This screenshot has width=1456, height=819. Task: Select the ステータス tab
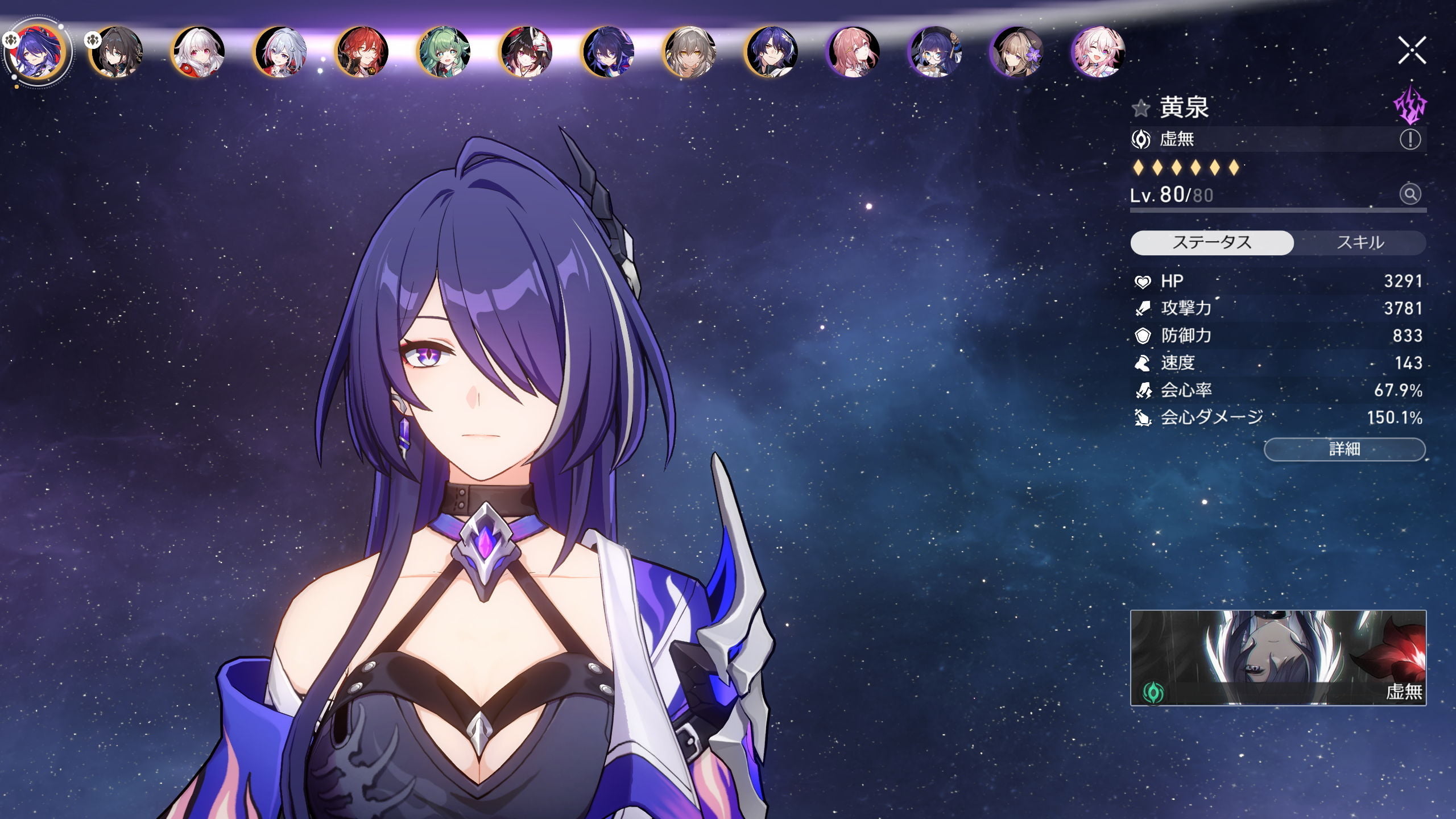point(1212,243)
